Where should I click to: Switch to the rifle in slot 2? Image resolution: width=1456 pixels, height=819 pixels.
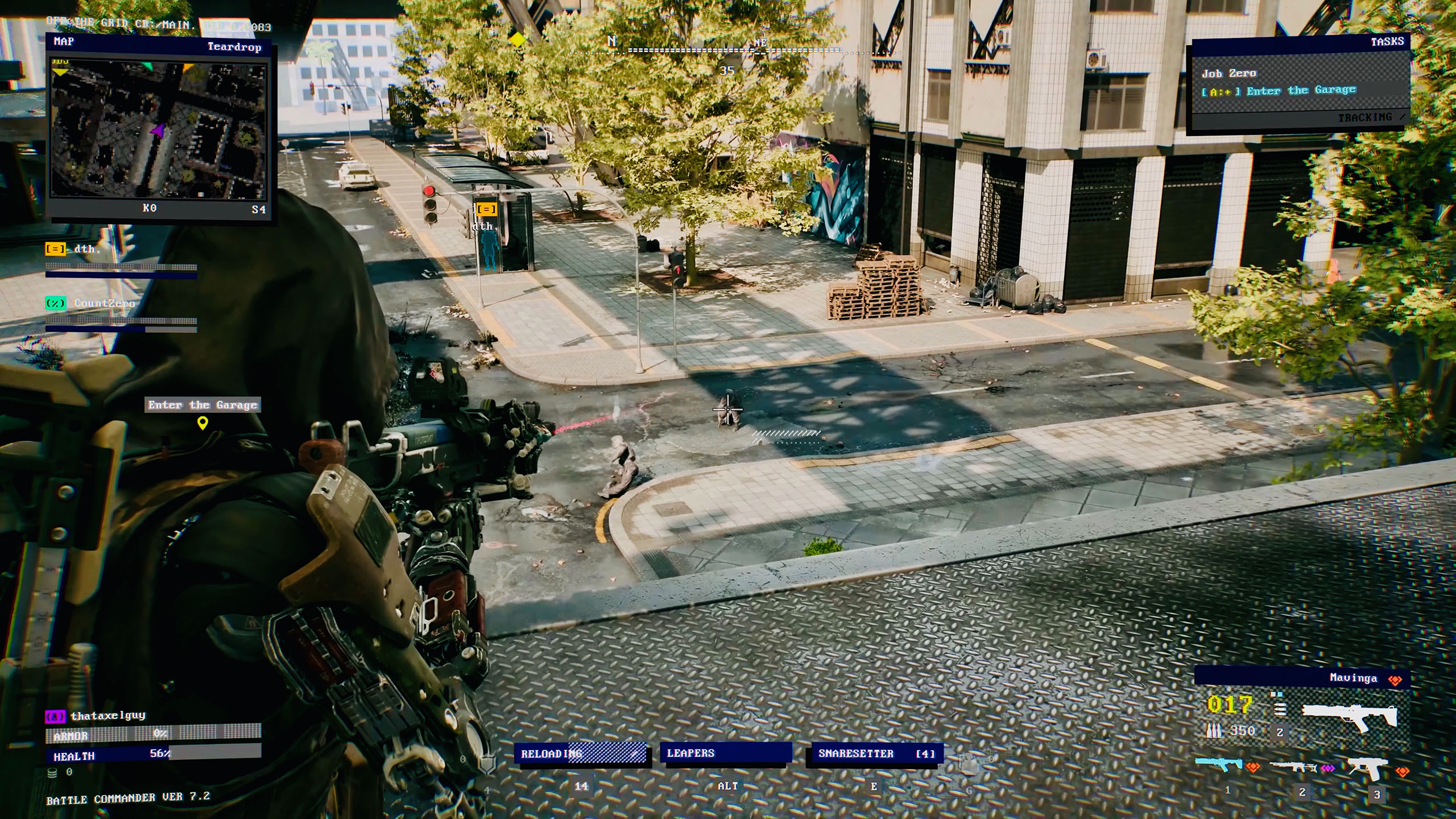(x=1293, y=767)
